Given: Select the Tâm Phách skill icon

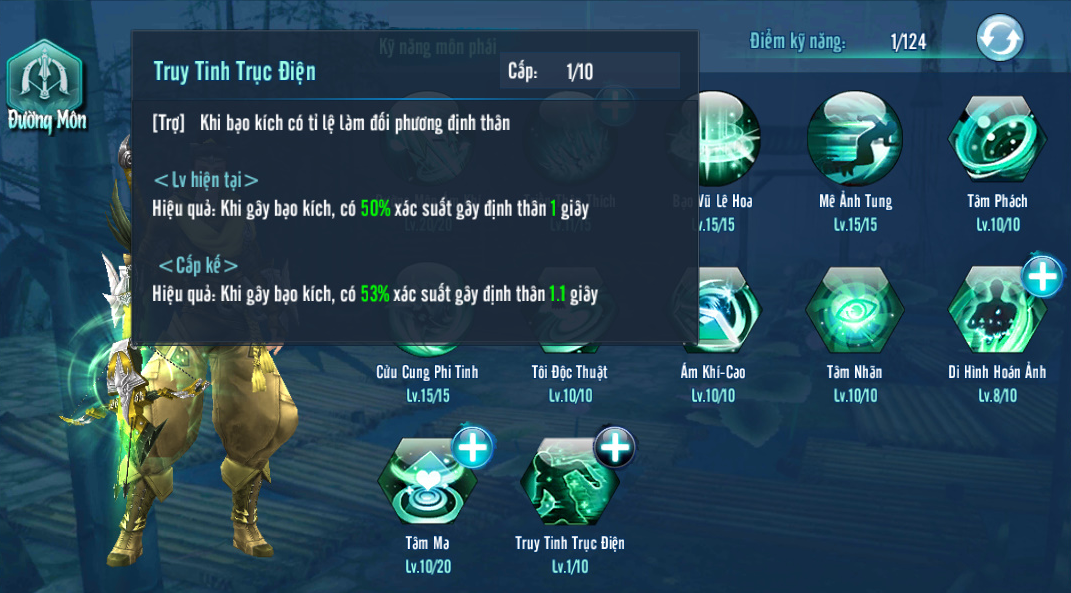Looking at the screenshot, I should [x=997, y=139].
